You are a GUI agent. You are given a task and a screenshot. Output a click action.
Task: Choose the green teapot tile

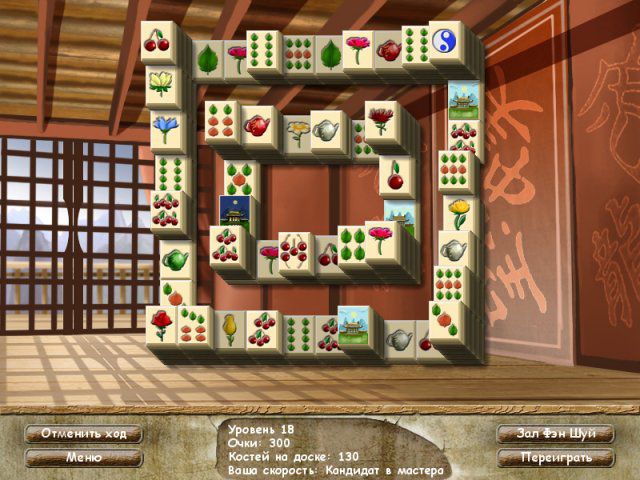click(176, 260)
